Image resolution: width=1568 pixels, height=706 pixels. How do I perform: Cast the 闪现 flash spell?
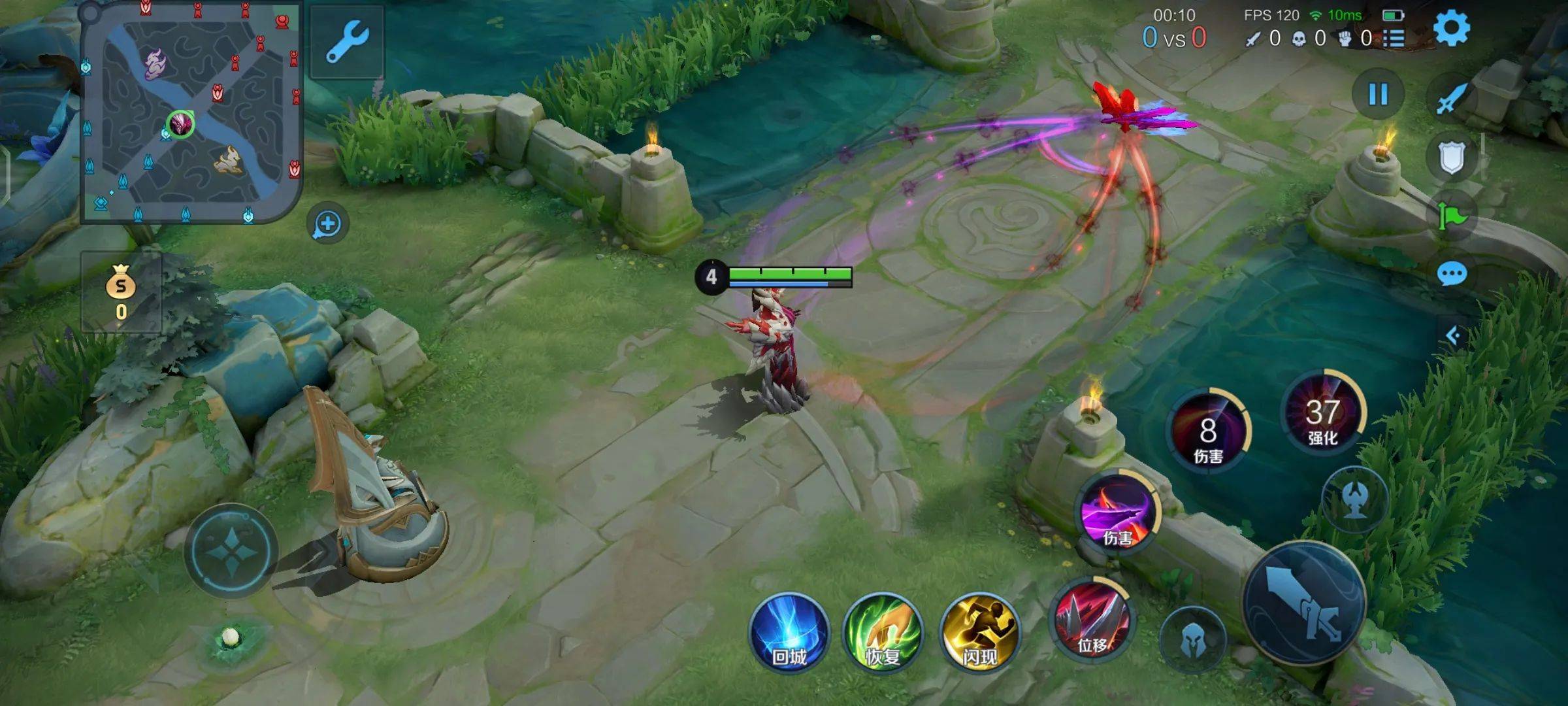(x=979, y=632)
